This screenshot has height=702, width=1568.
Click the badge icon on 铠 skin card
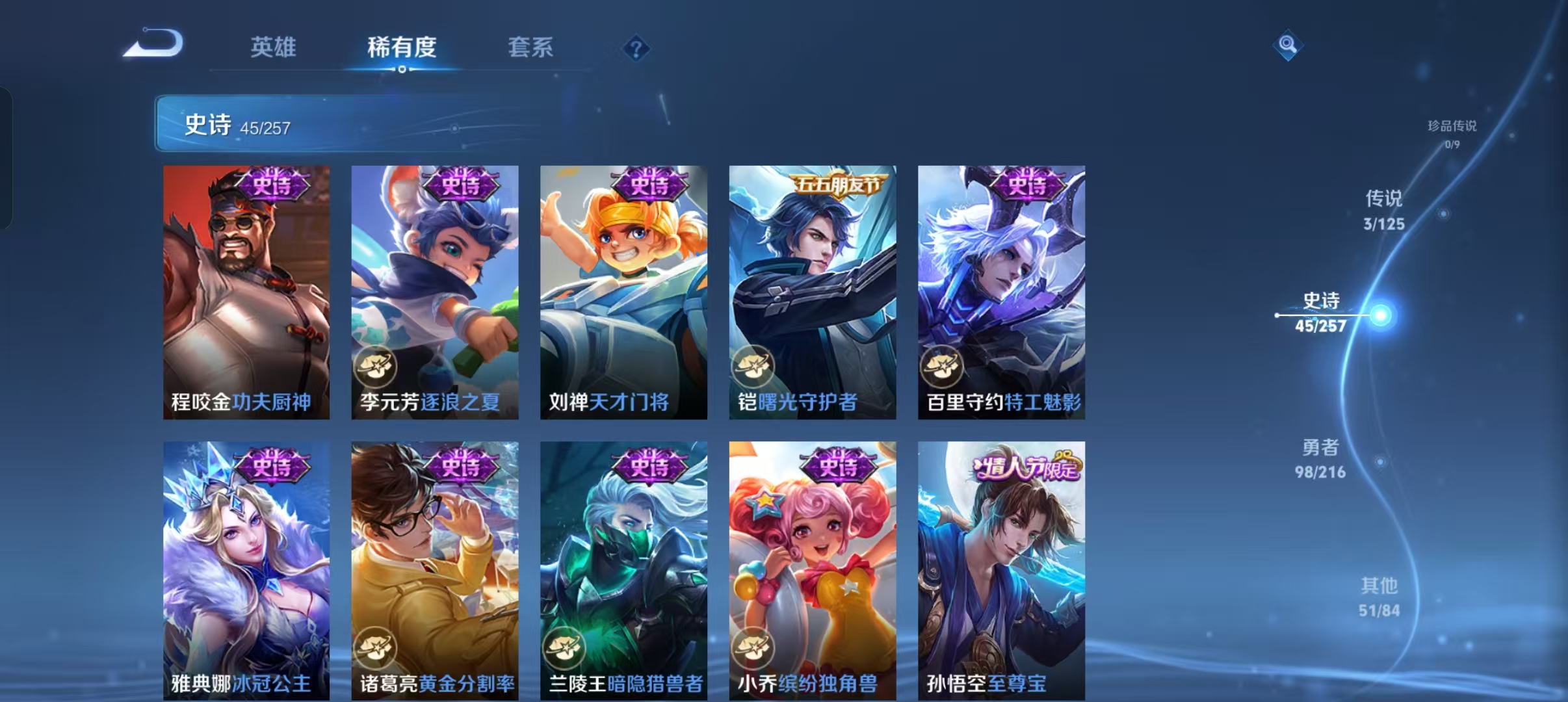click(x=753, y=367)
